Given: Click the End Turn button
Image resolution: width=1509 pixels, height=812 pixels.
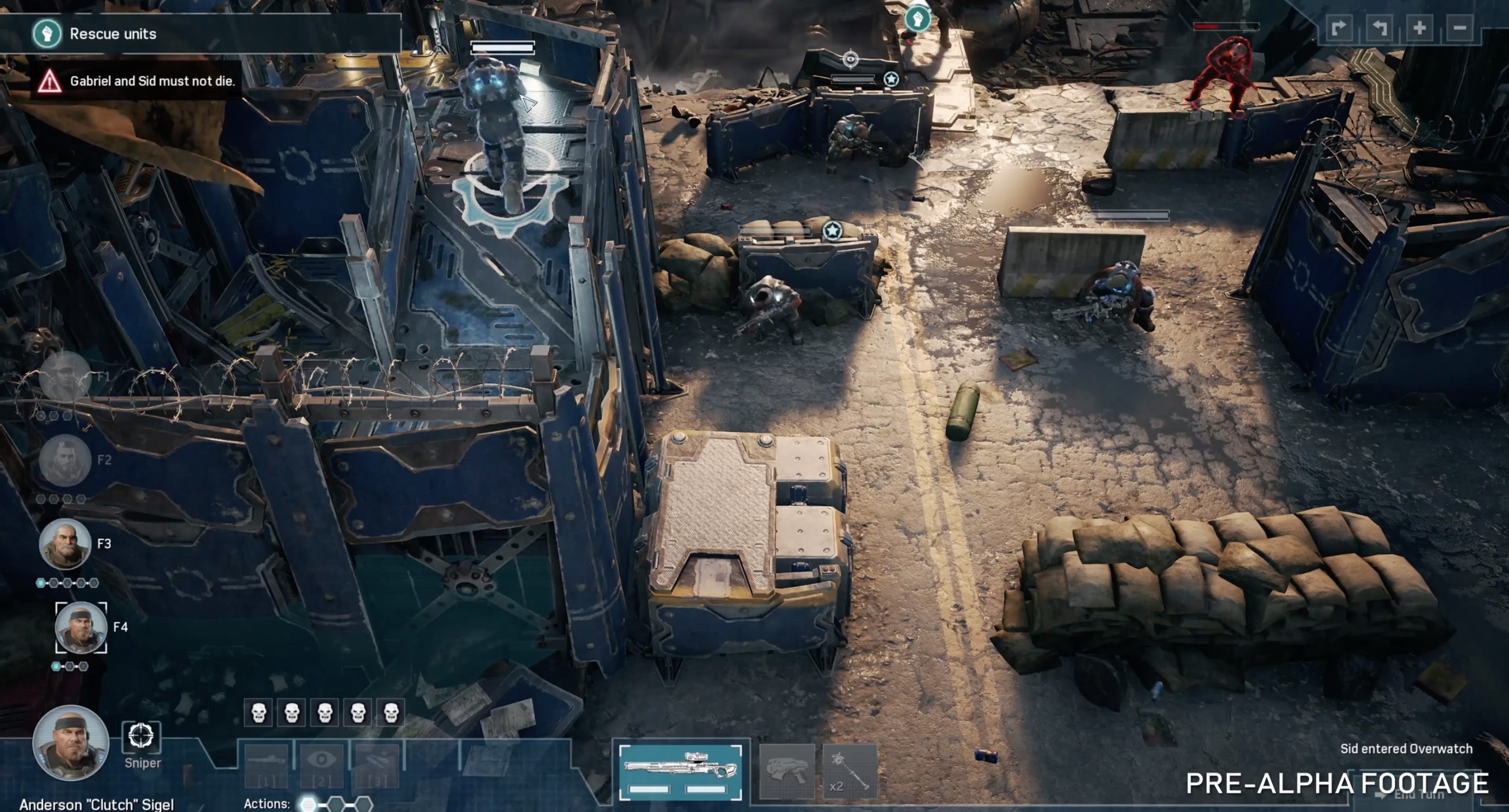Looking at the screenshot, I should 1418,795.
